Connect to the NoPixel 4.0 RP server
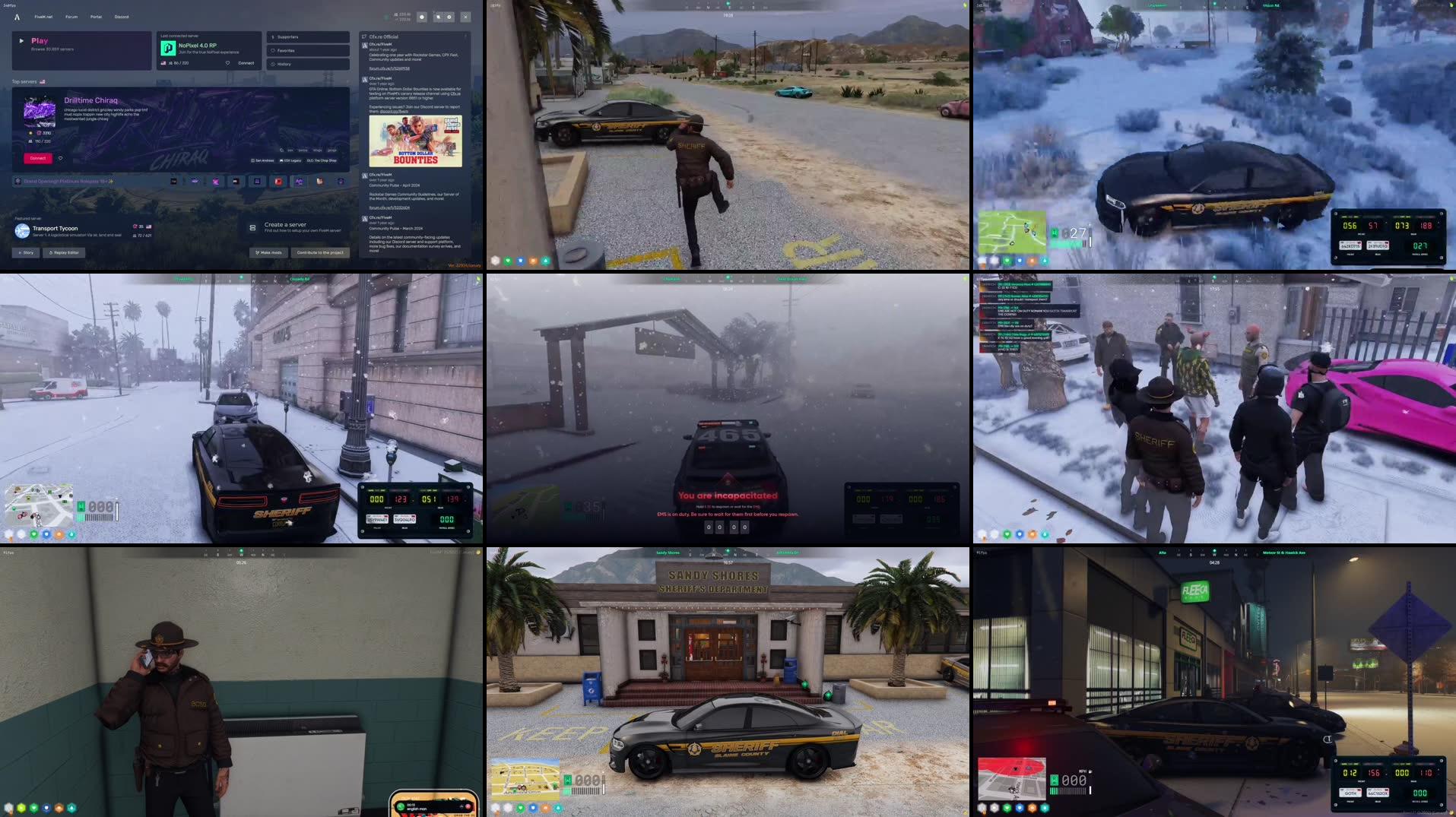The width and height of the screenshot is (1456, 817). click(246, 63)
